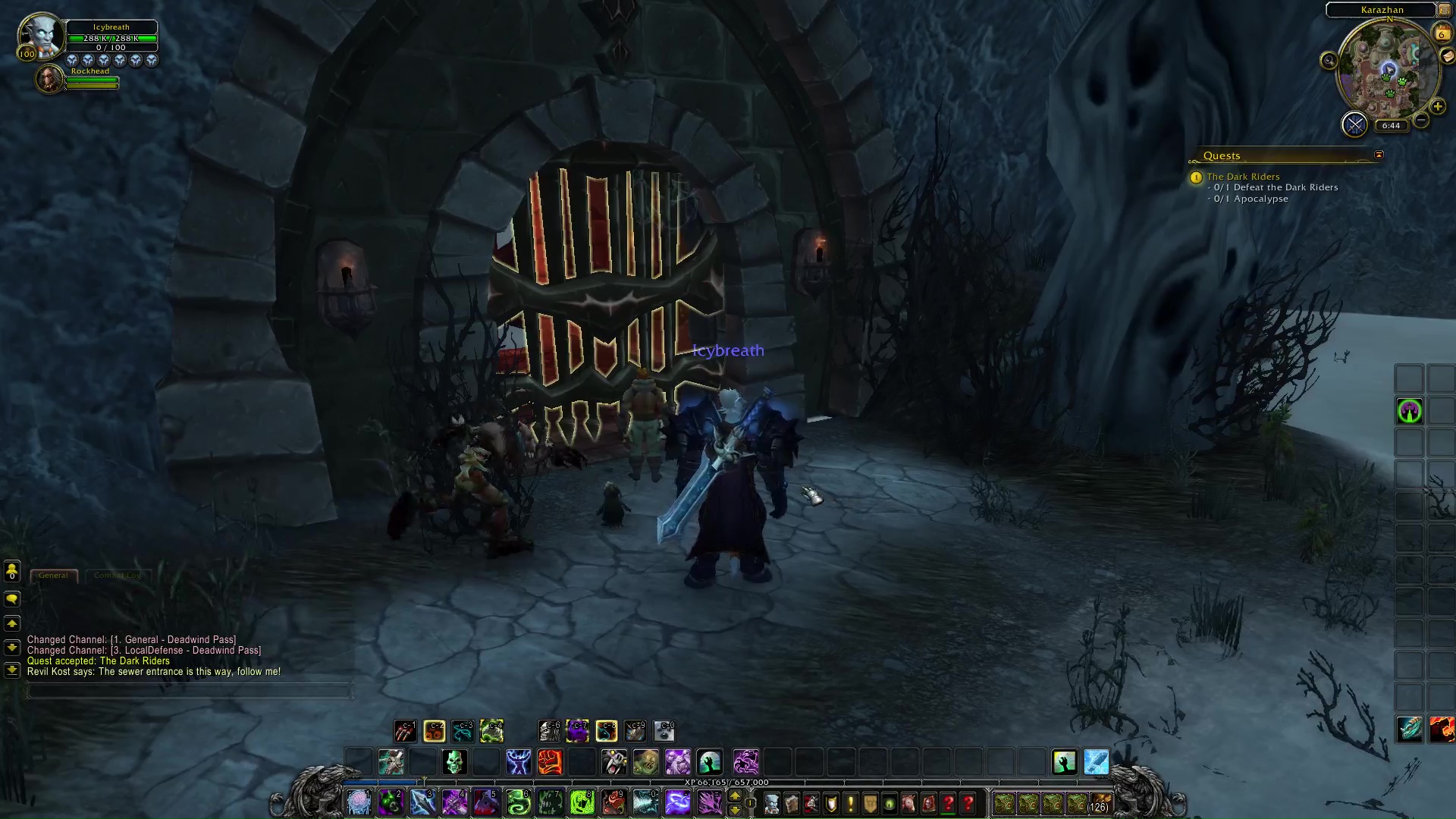Open the Achievements shield in the micro menu

(830, 804)
